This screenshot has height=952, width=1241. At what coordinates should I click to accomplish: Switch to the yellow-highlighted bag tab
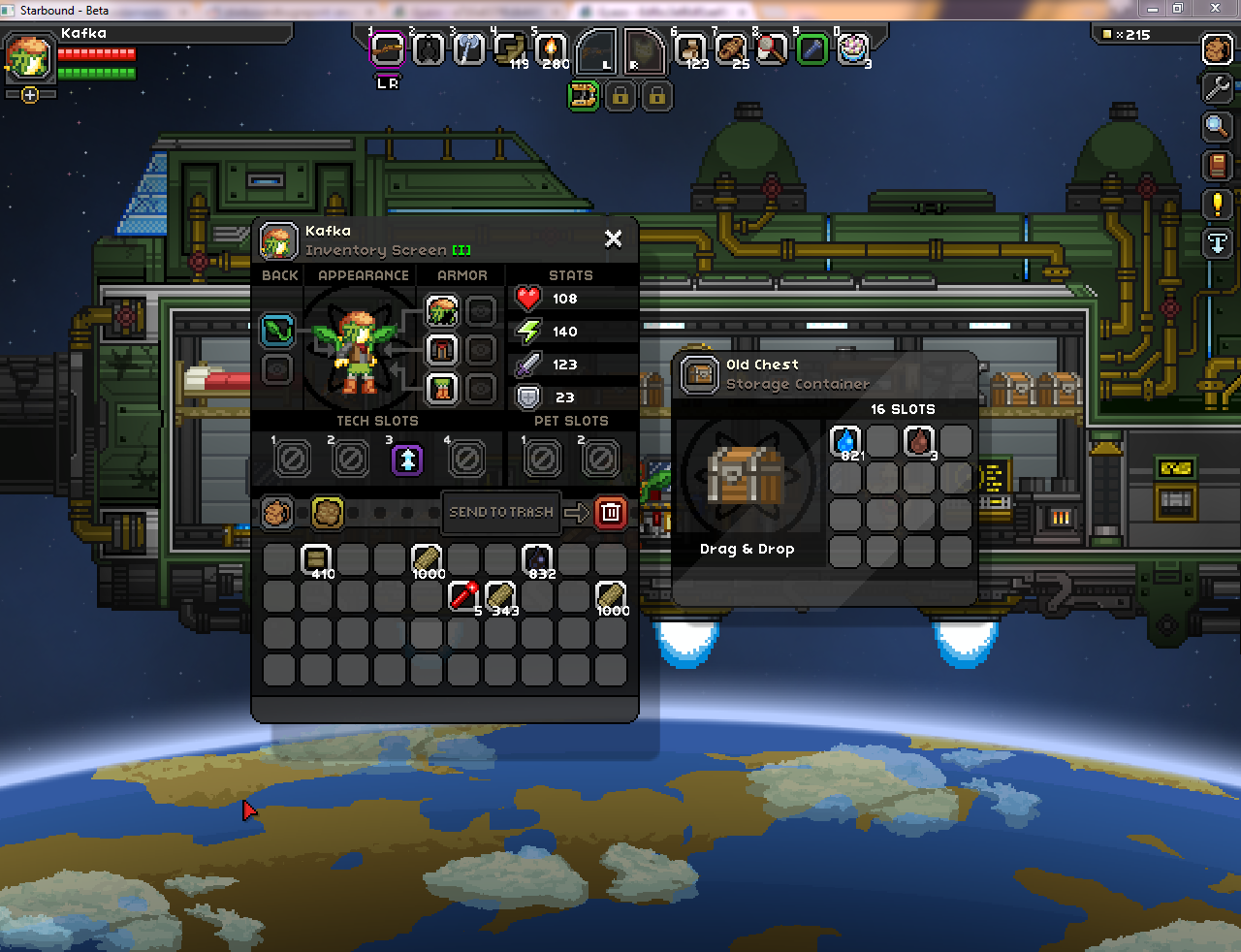(x=328, y=512)
